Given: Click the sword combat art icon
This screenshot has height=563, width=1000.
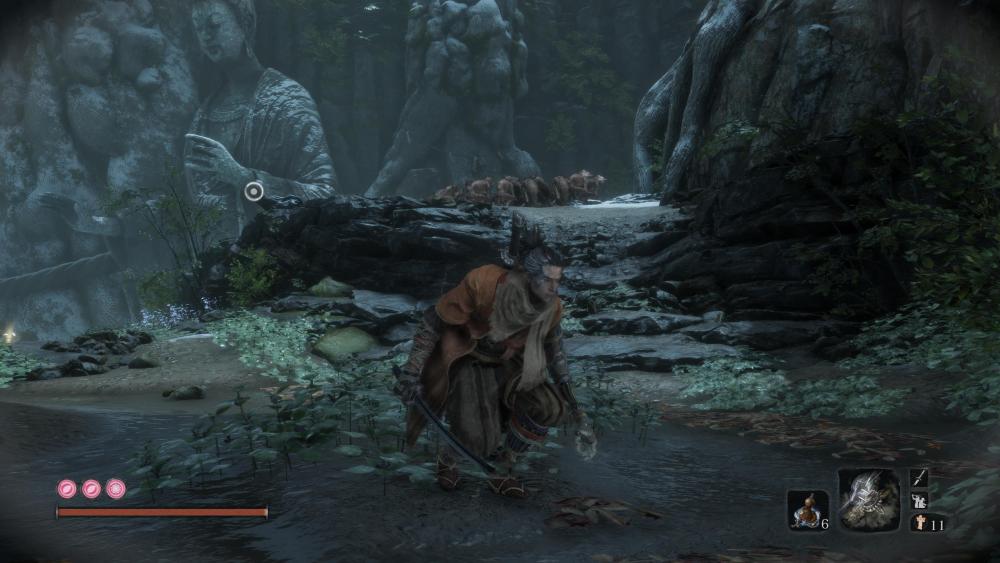Looking at the screenshot, I should click(919, 479).
